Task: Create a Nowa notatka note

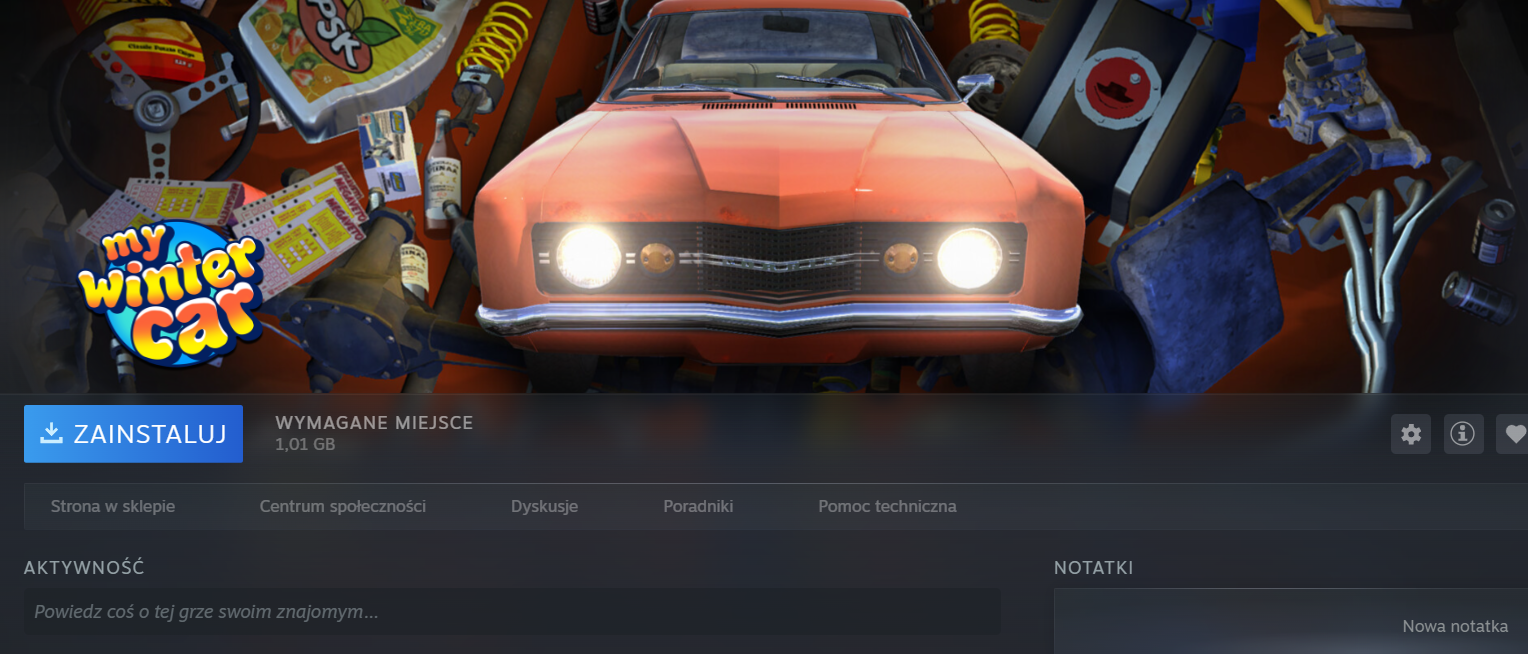Action: click(1454, 627)
